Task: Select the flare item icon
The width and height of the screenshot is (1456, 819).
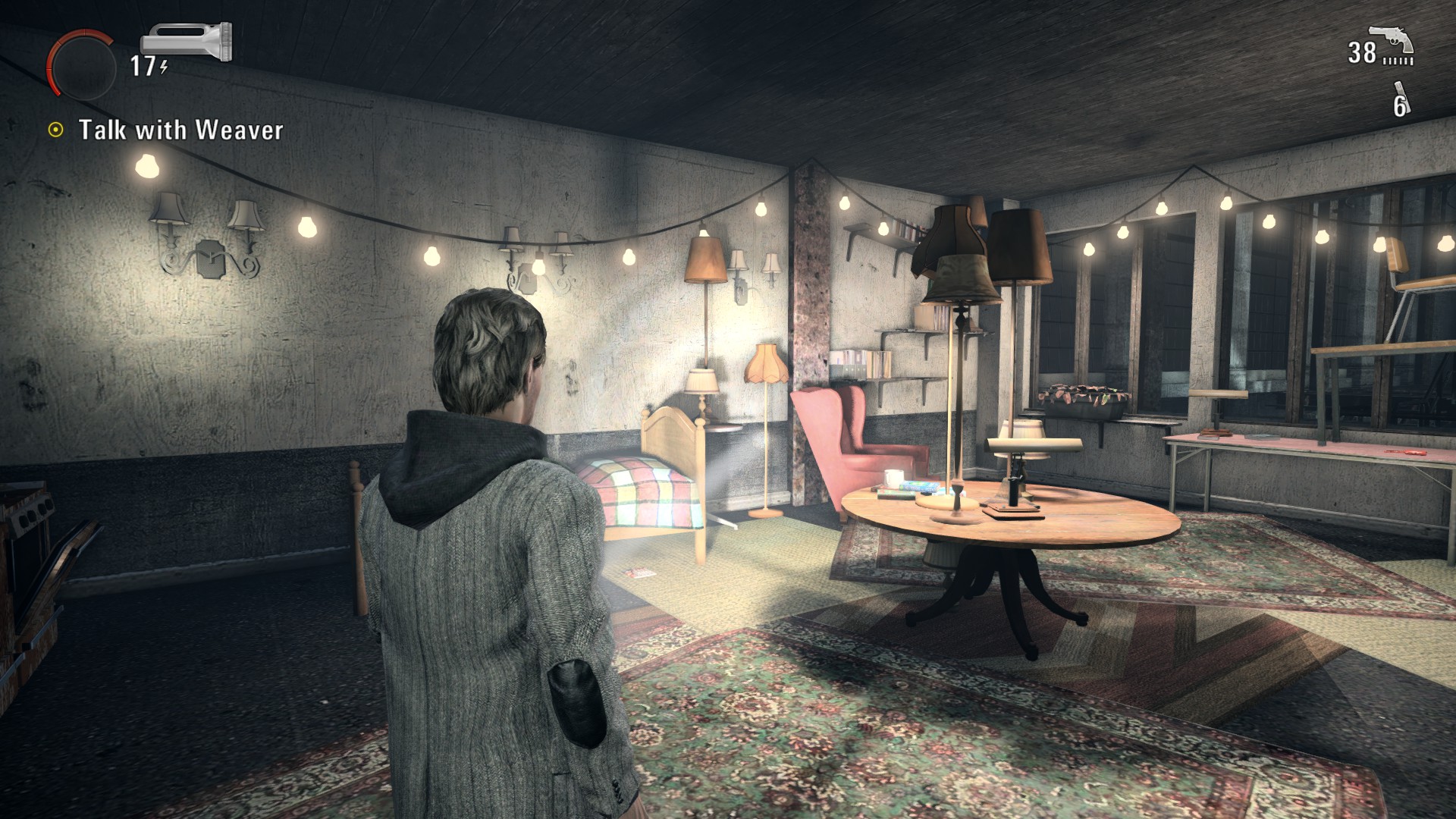Action: tap(1400, 99)
